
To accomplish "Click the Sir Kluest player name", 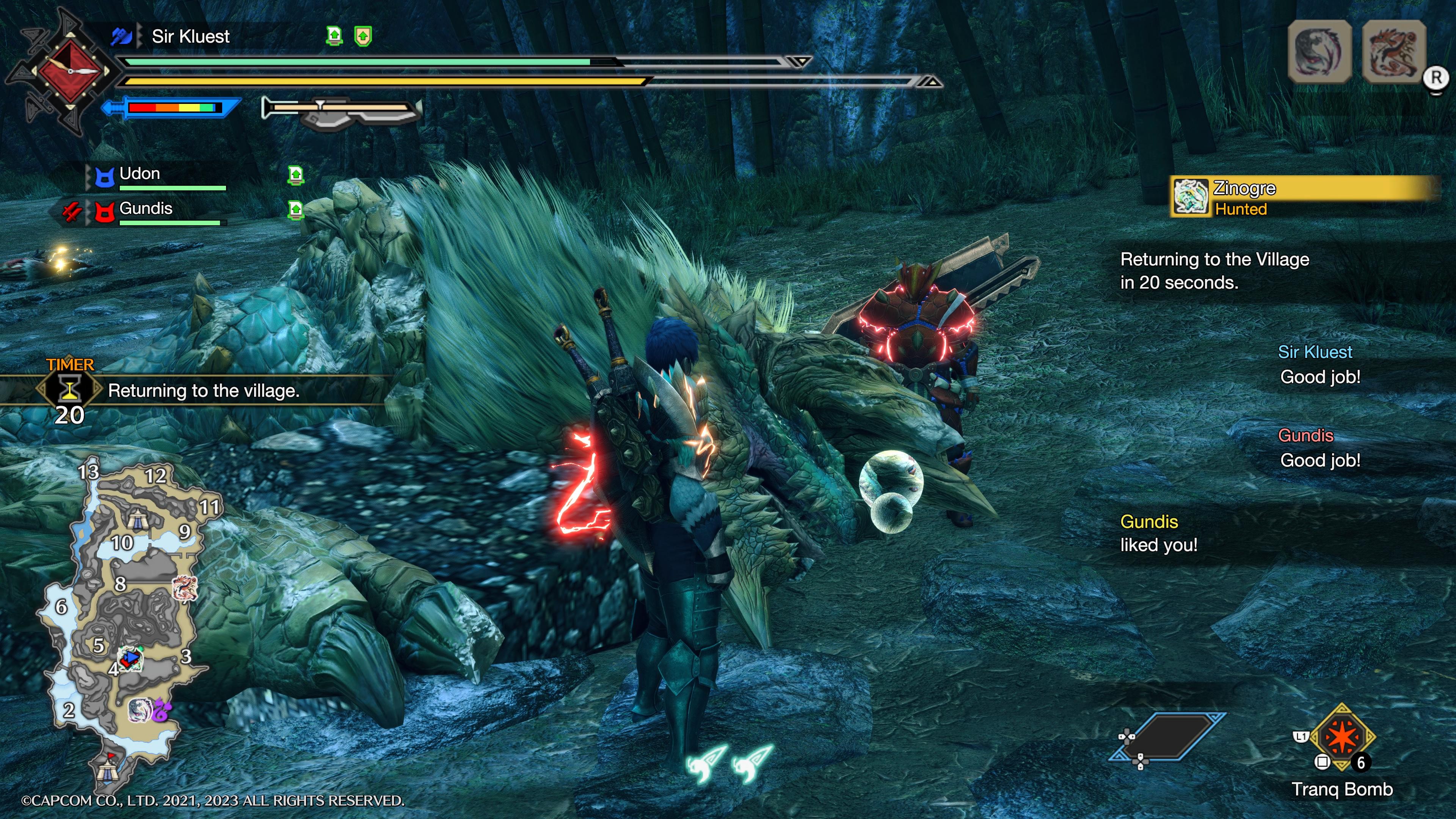I will (x=190, y=37).
